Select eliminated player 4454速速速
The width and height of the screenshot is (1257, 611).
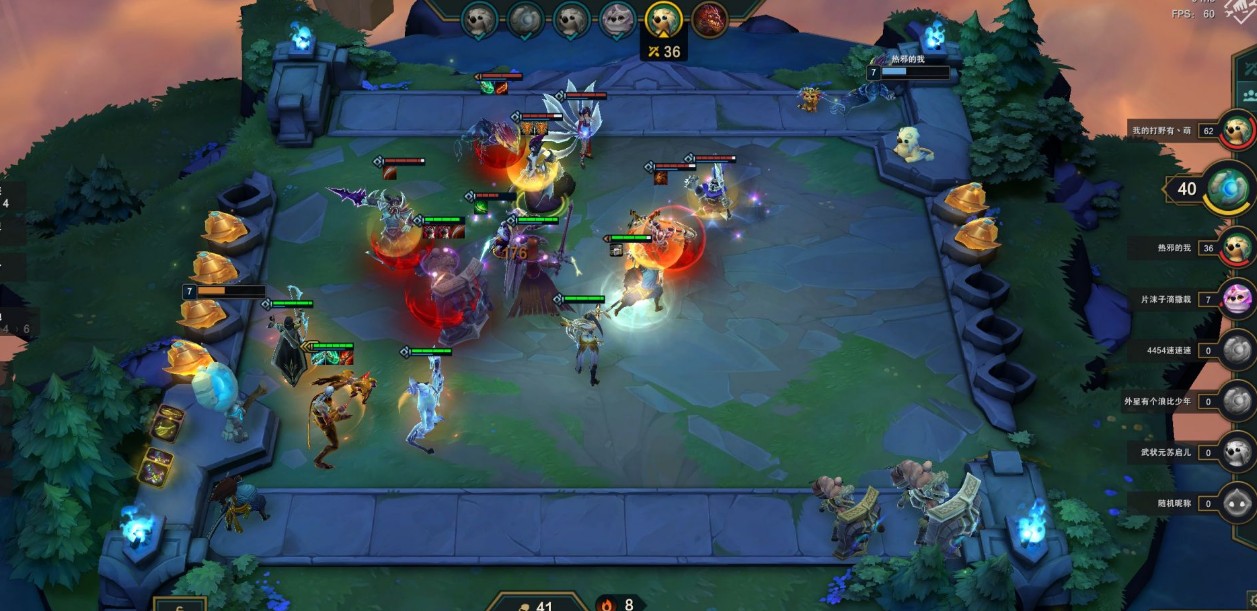pos(1238,350)
